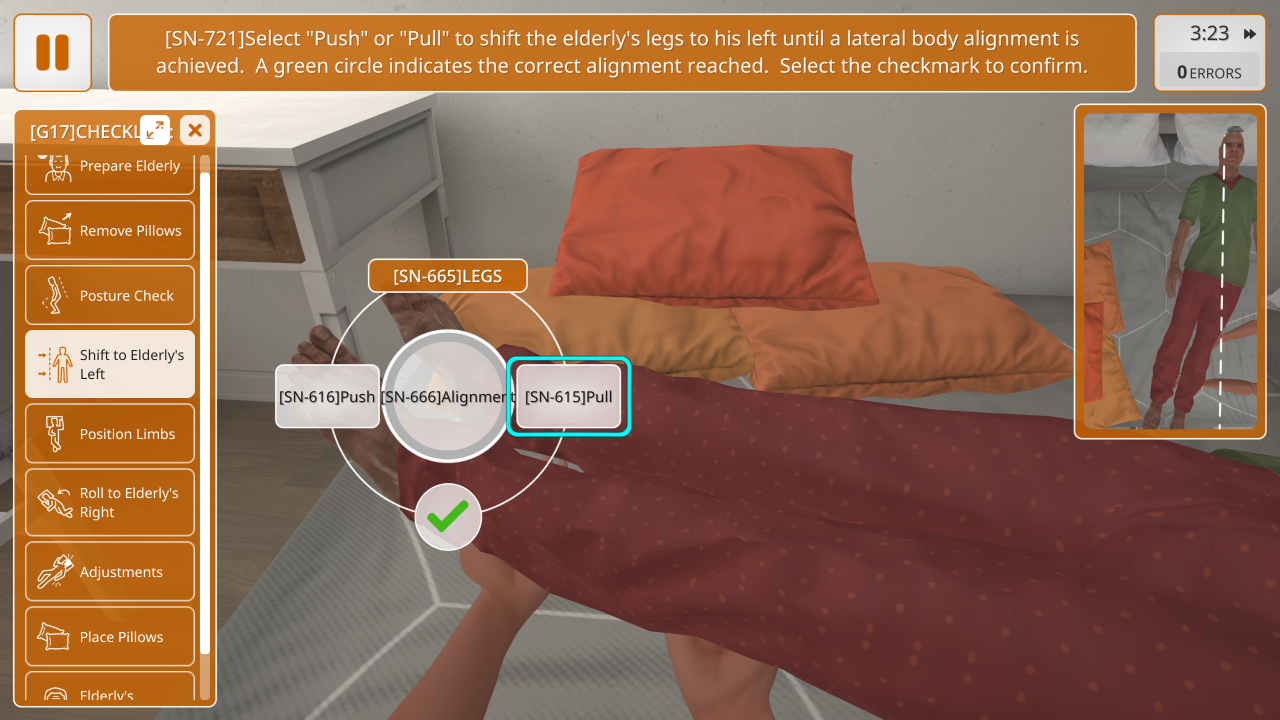The height and width of the screenshot is (720, 1280).
Task: Choose the Posture Check checklist step
Action: [x=110, y=296]
